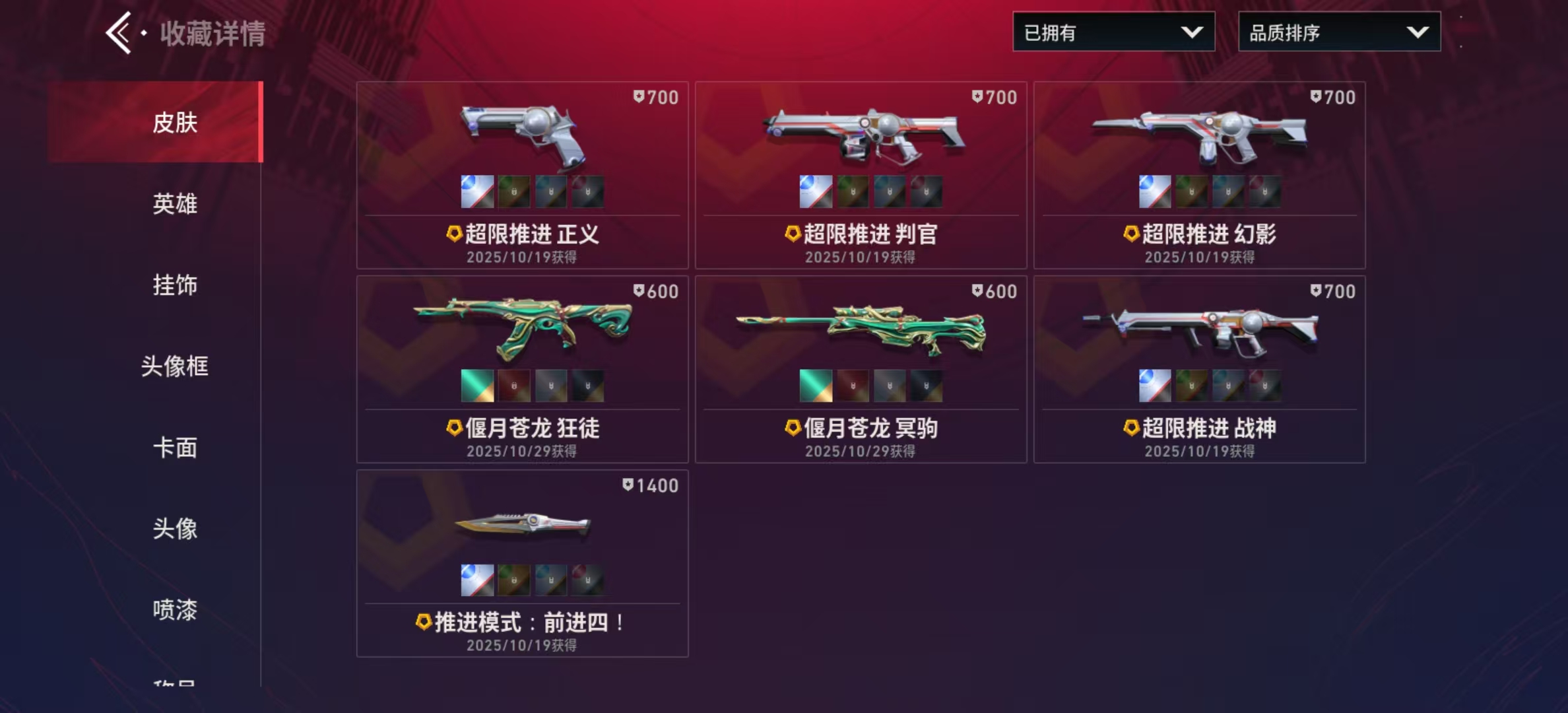
Task: Pick the green-gold colour variant of 偃月苍龙 狂徒
Action: (x=477, y=386)
